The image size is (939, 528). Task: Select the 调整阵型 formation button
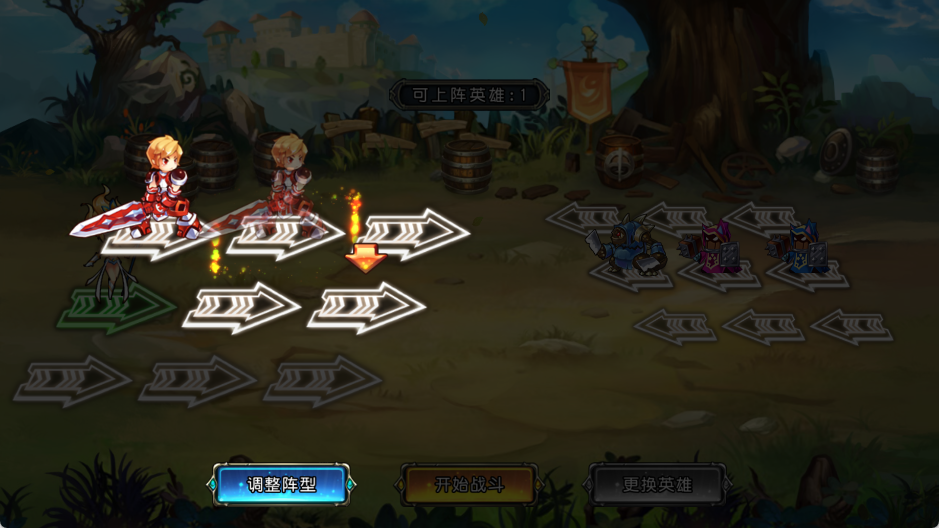point(281,485)
